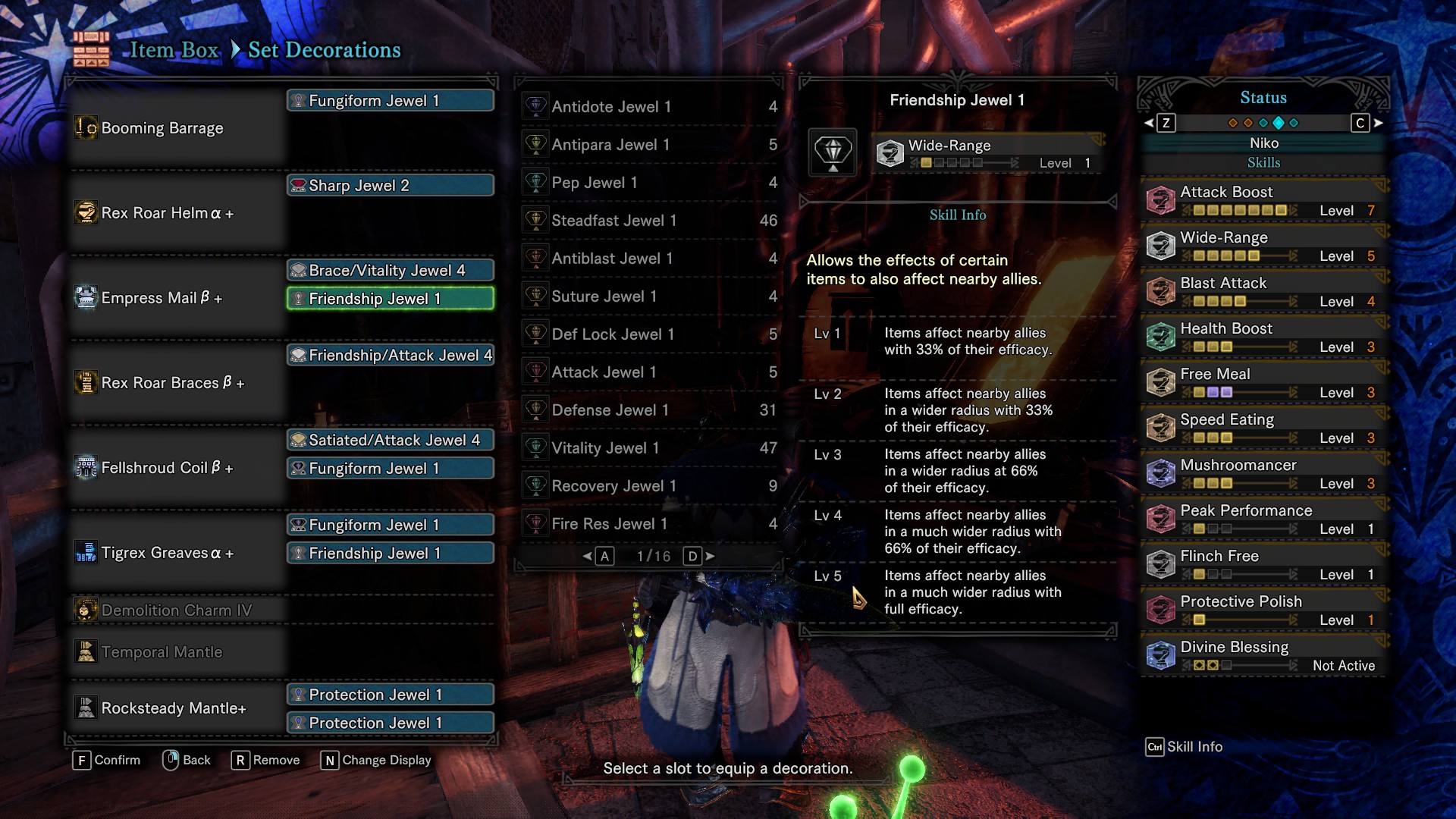
Task: Choose the Brace/Vitality Jewel 4 slot
Action: pos(391,271)
